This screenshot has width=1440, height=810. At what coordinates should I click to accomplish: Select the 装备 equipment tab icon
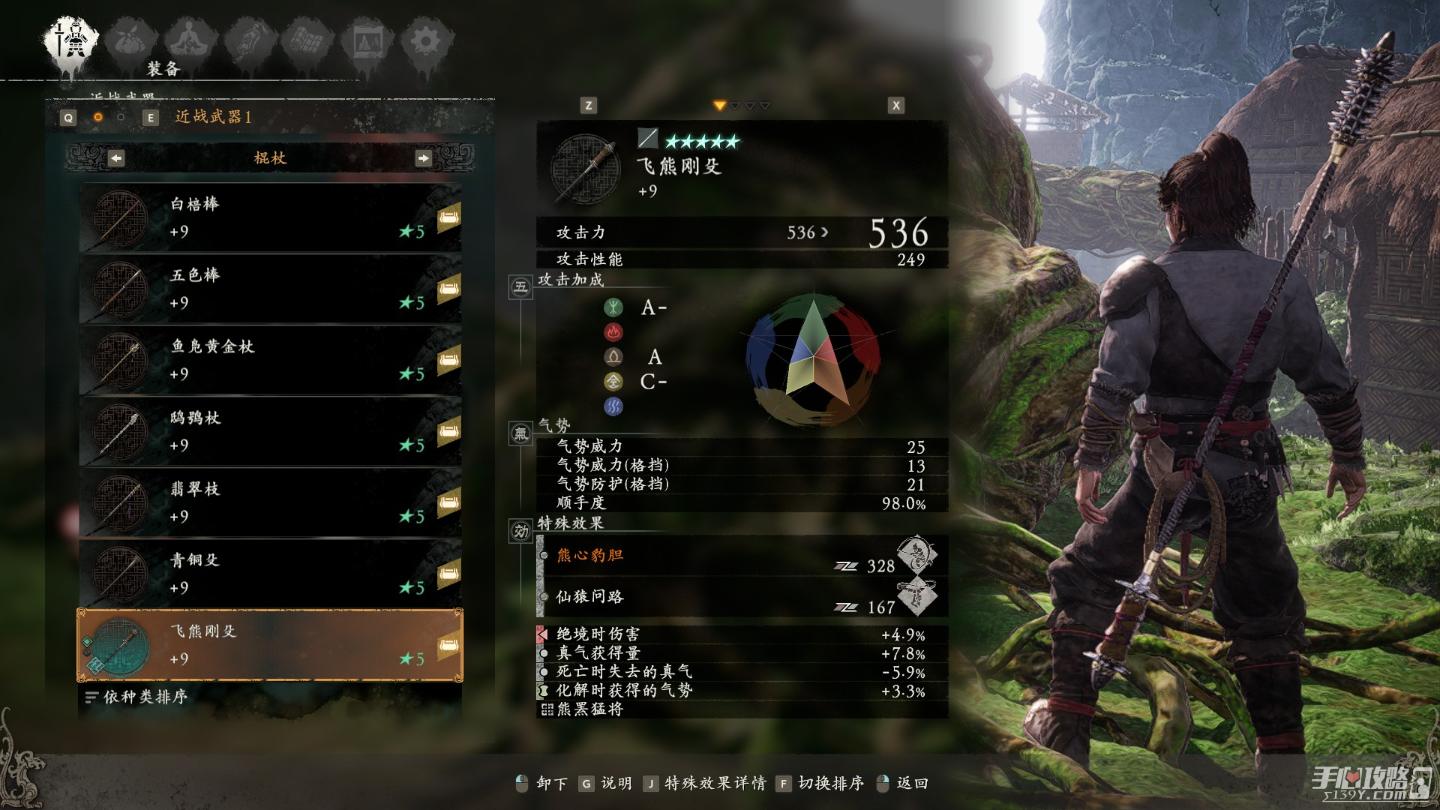[x=70, y=42]
